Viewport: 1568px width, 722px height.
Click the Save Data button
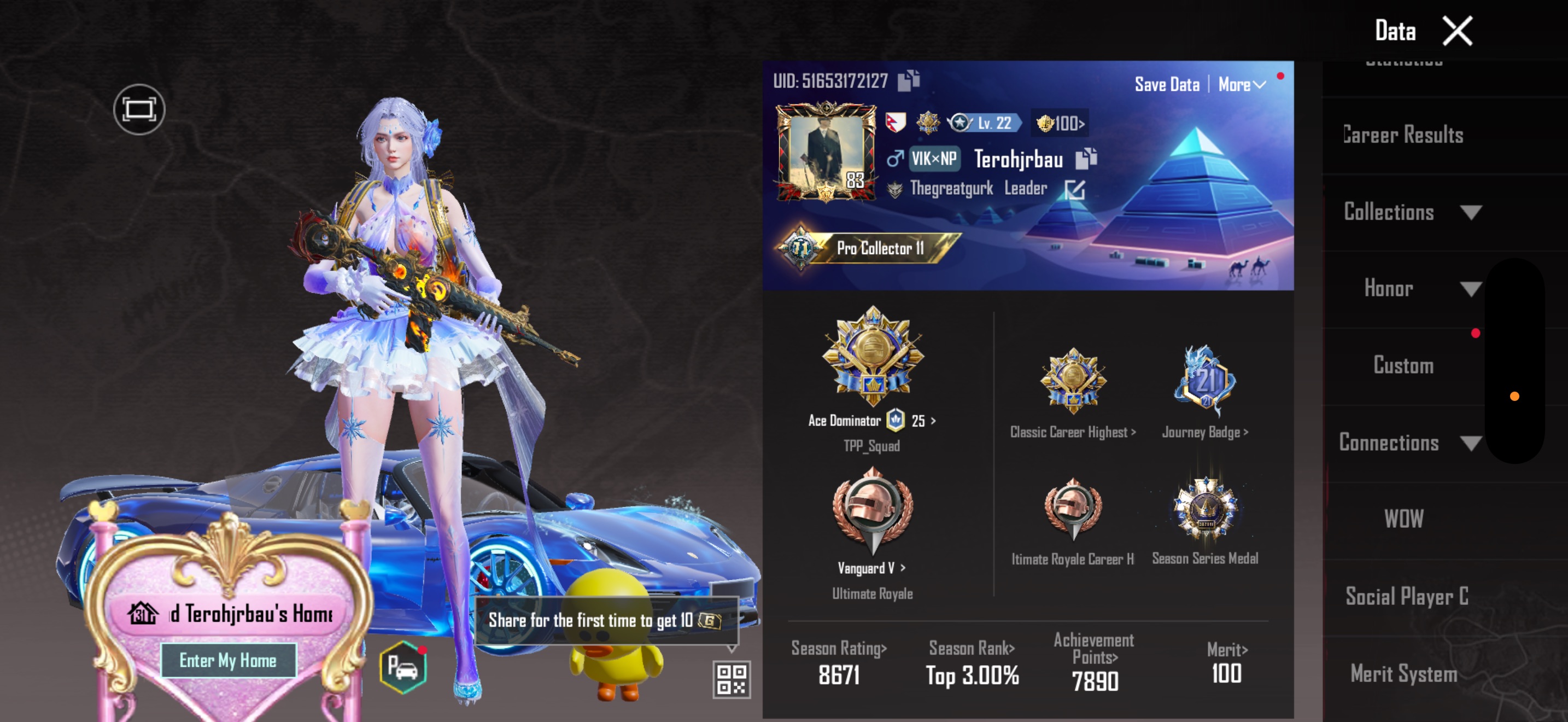(1166, 85)
